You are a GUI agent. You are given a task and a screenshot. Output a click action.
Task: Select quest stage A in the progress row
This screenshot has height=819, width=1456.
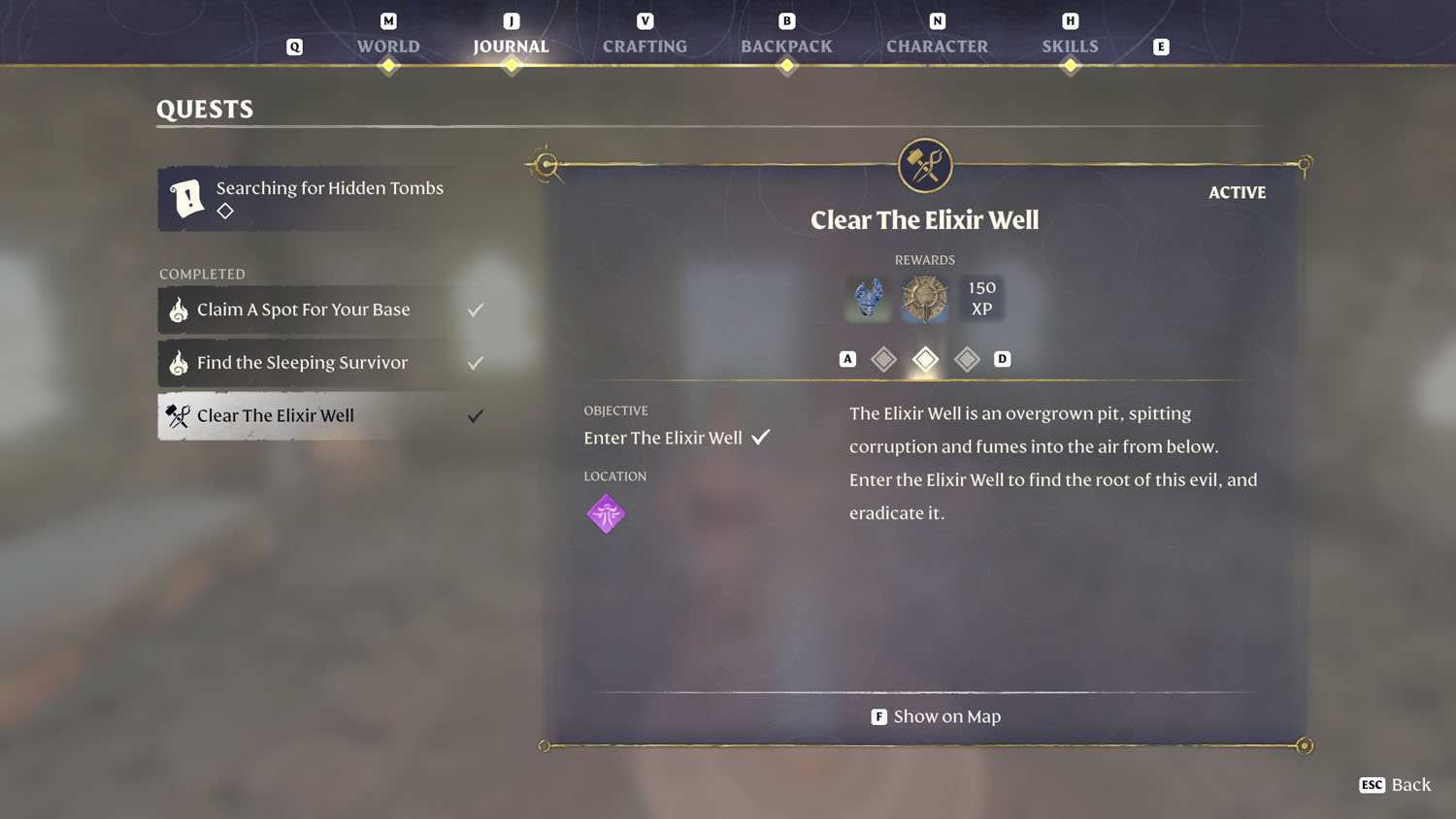click(847, 358)
